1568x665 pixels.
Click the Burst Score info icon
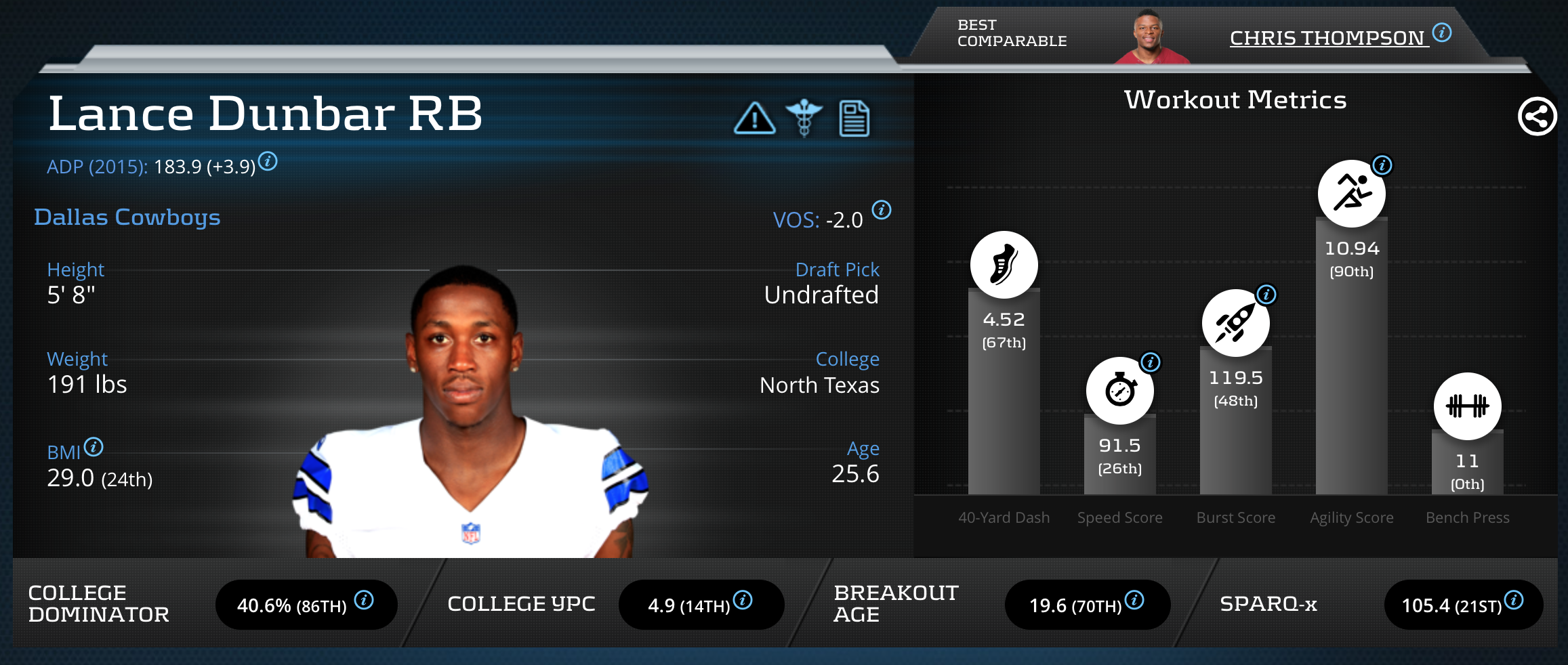coord(1266,295)
